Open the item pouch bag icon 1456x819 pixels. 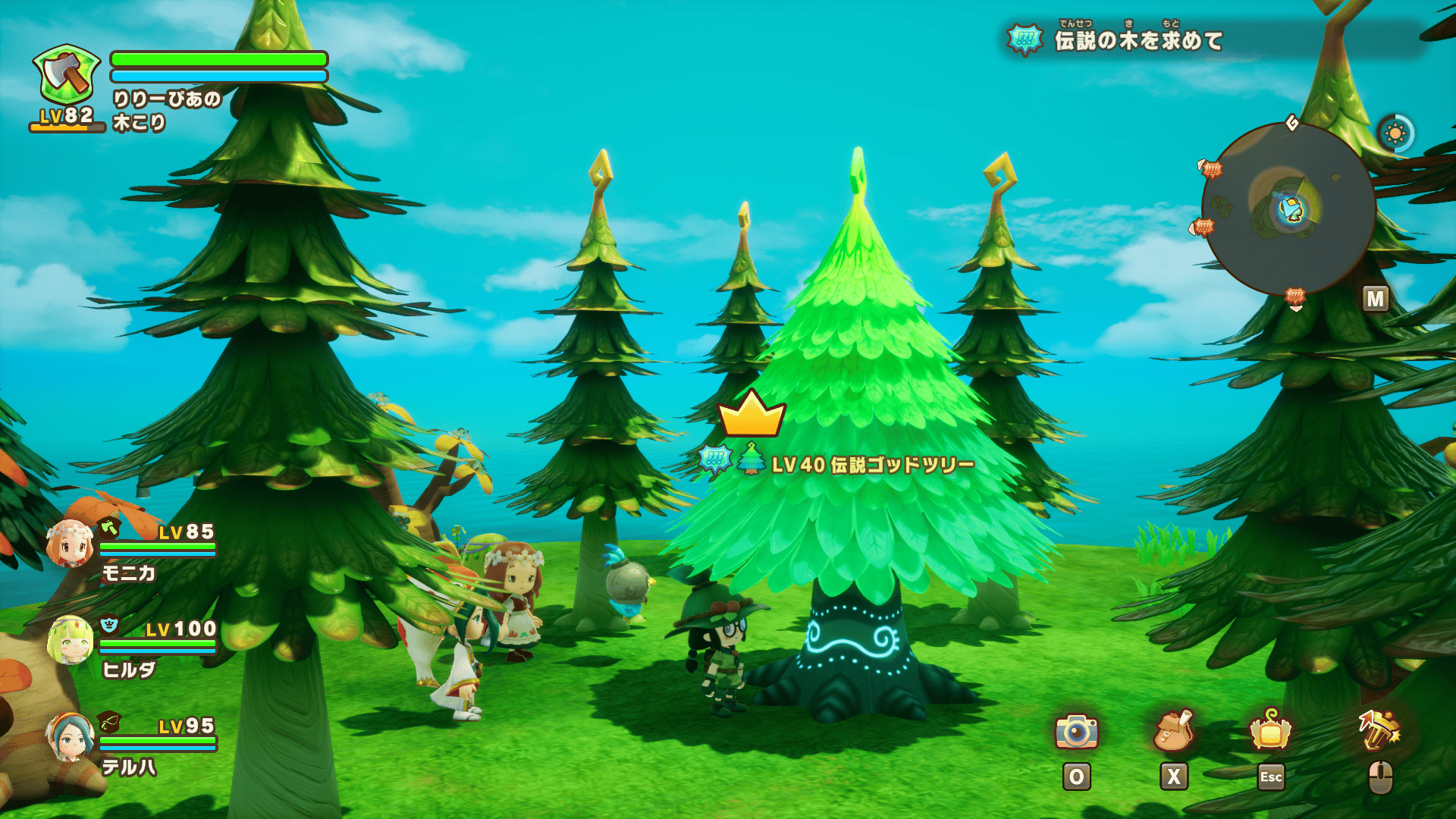point(1173,731)
